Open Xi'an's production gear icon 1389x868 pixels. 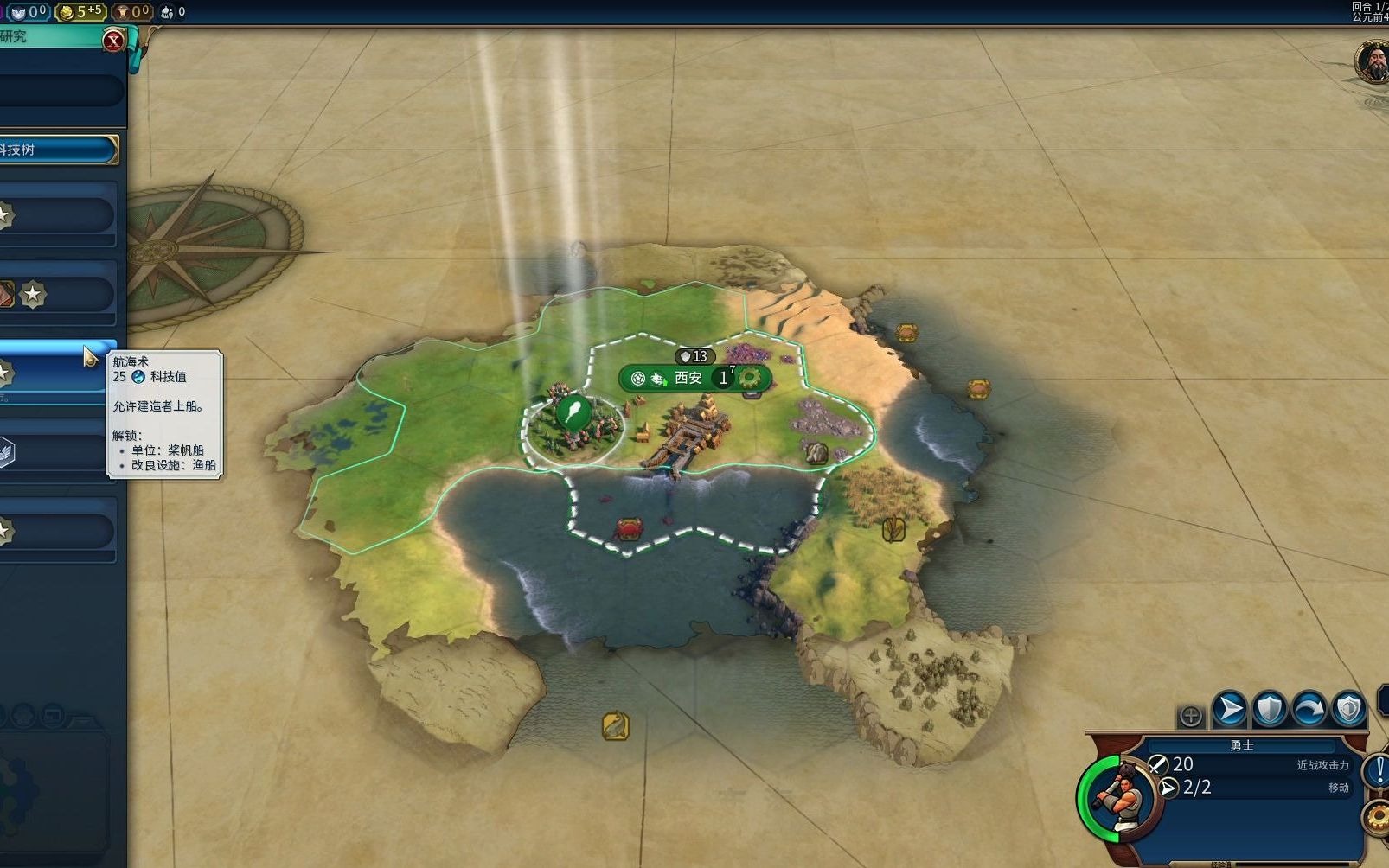(x=750, y=378)
